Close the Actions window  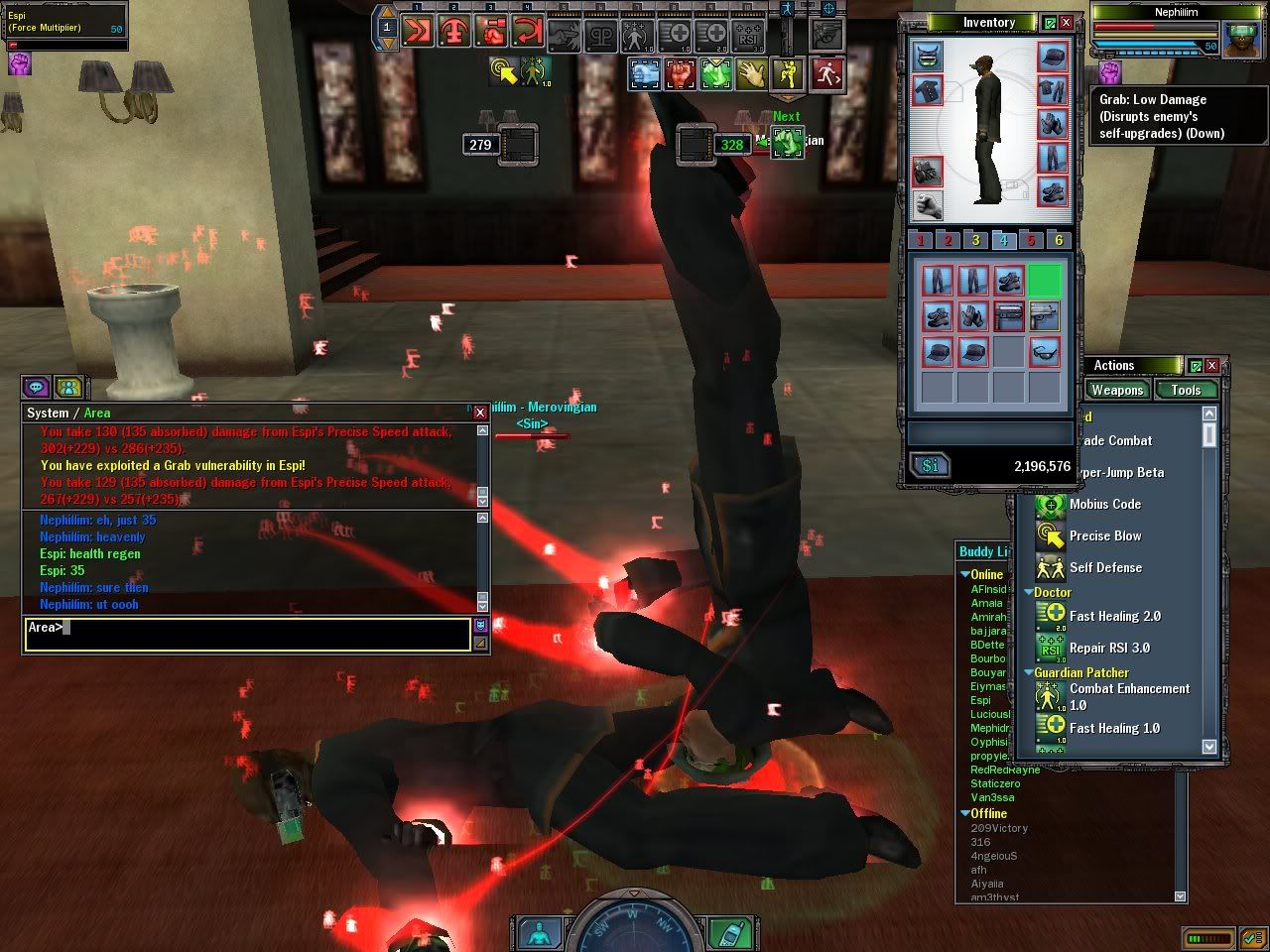tap(1211, 366)
